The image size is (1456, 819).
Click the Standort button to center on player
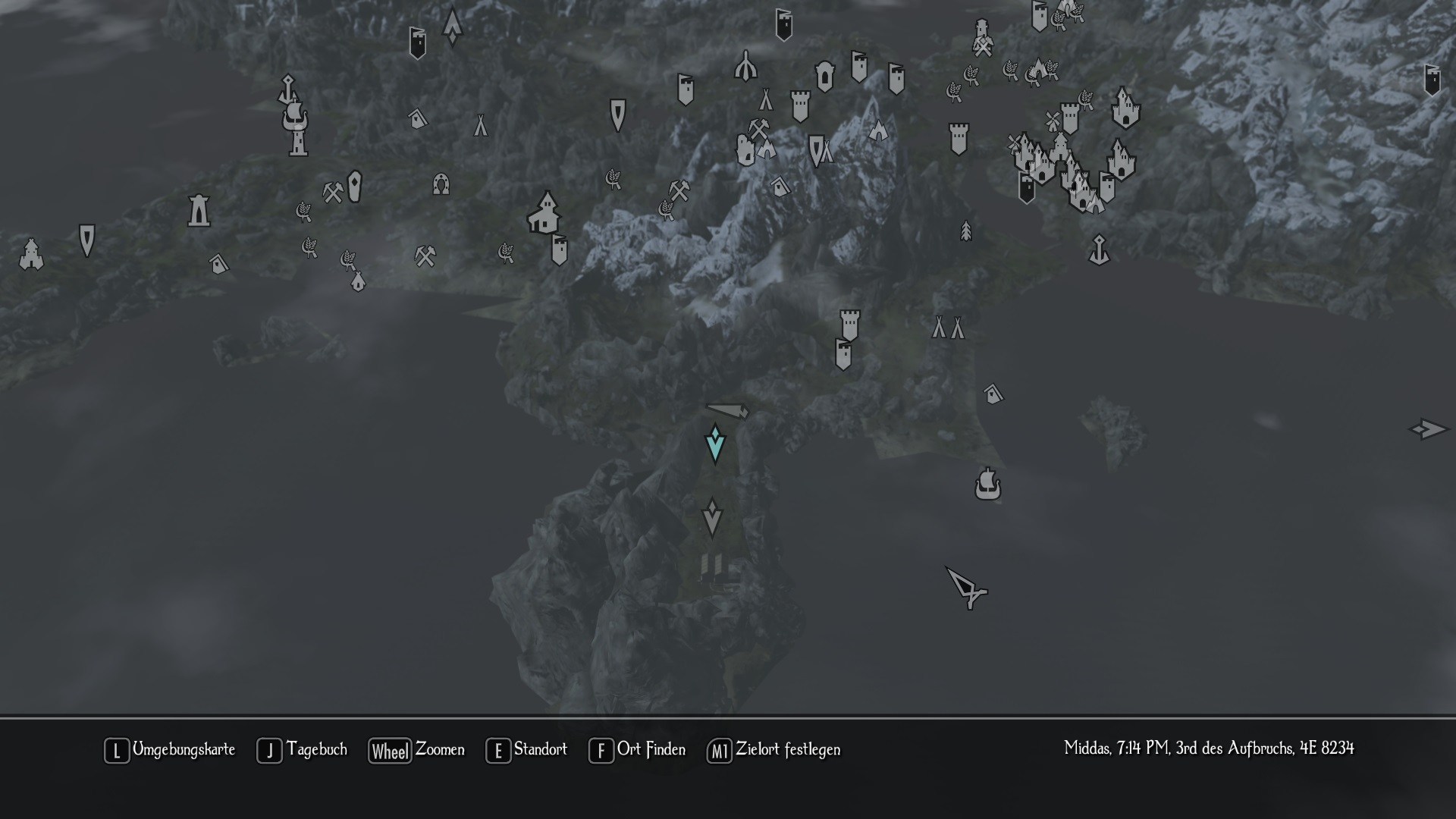[526, 750]
